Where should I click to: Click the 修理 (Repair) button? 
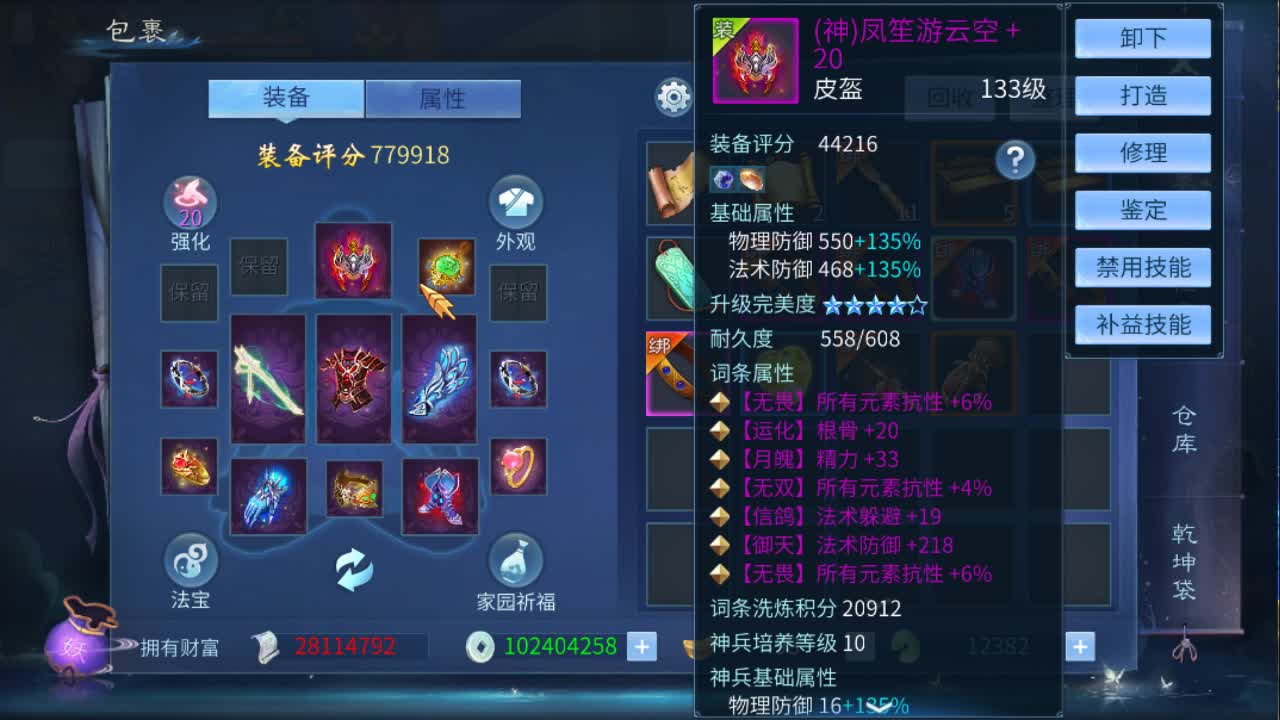(1142, 153)
